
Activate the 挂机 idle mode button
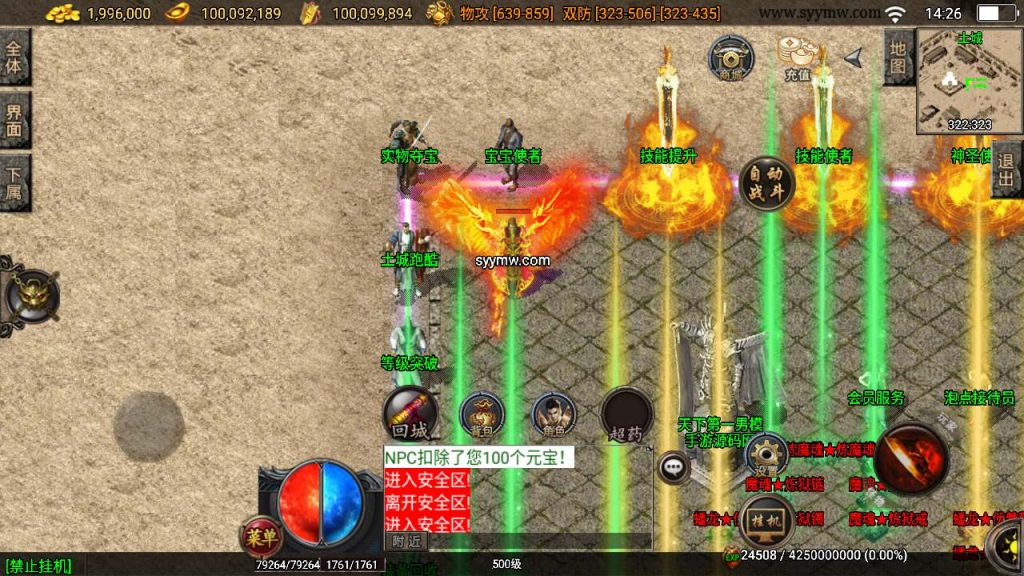(767, 521)
